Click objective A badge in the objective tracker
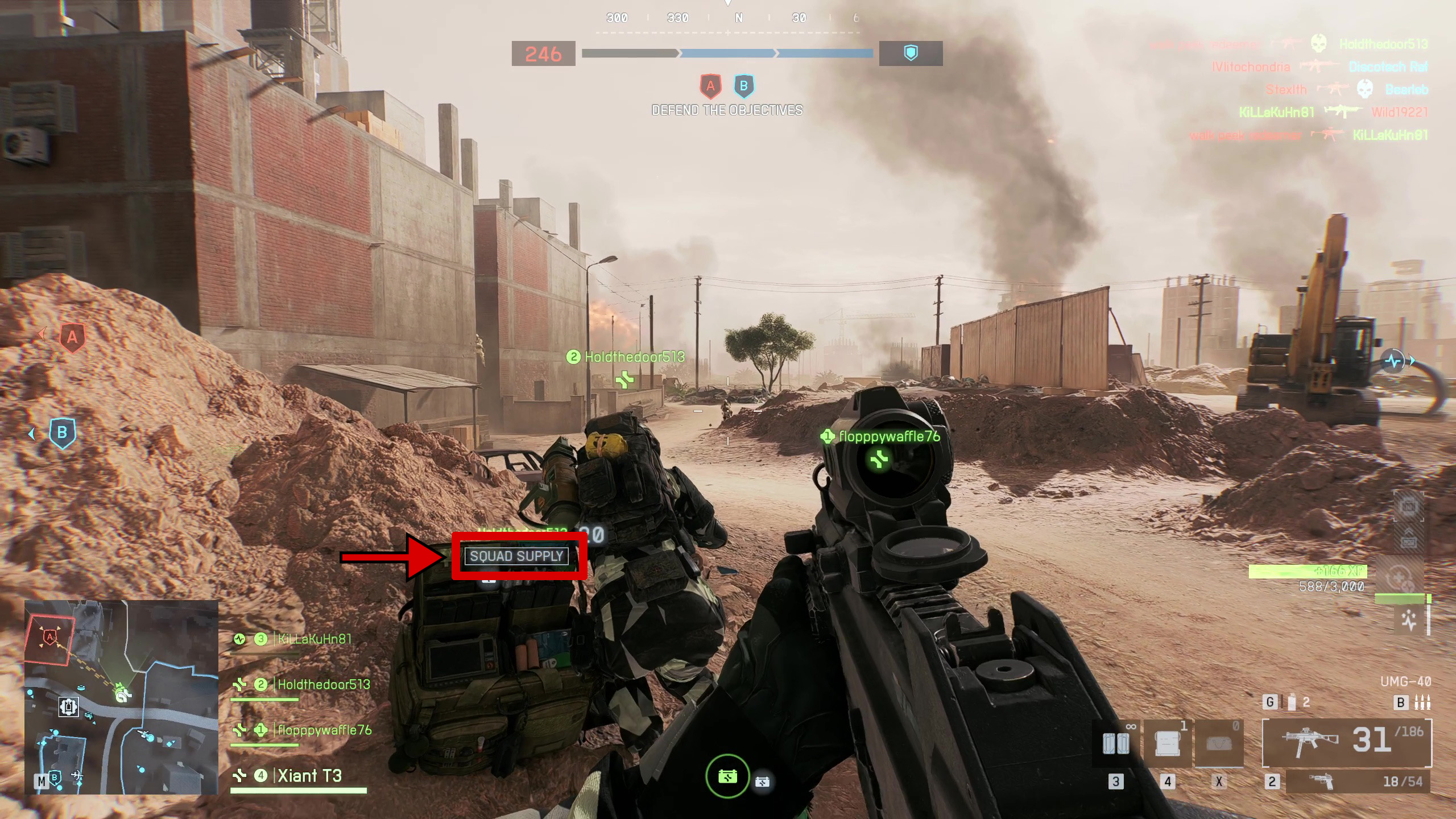This screenshot has height=819, width=1456. [710, 86]
